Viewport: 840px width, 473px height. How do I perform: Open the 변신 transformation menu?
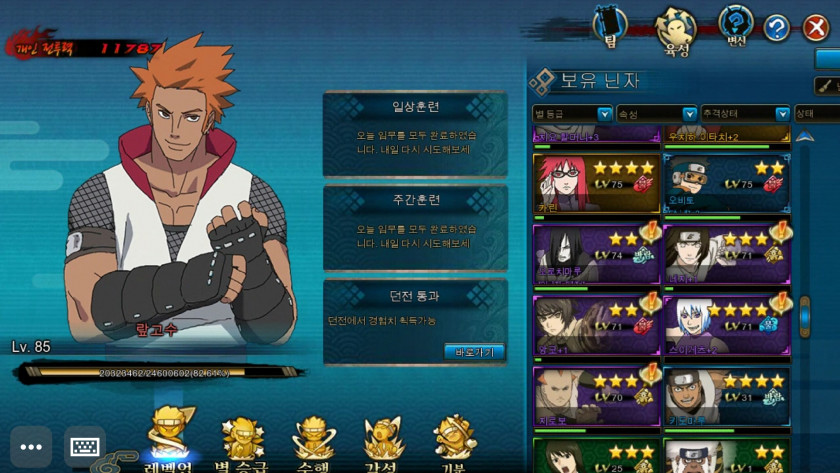pos(736,27)
